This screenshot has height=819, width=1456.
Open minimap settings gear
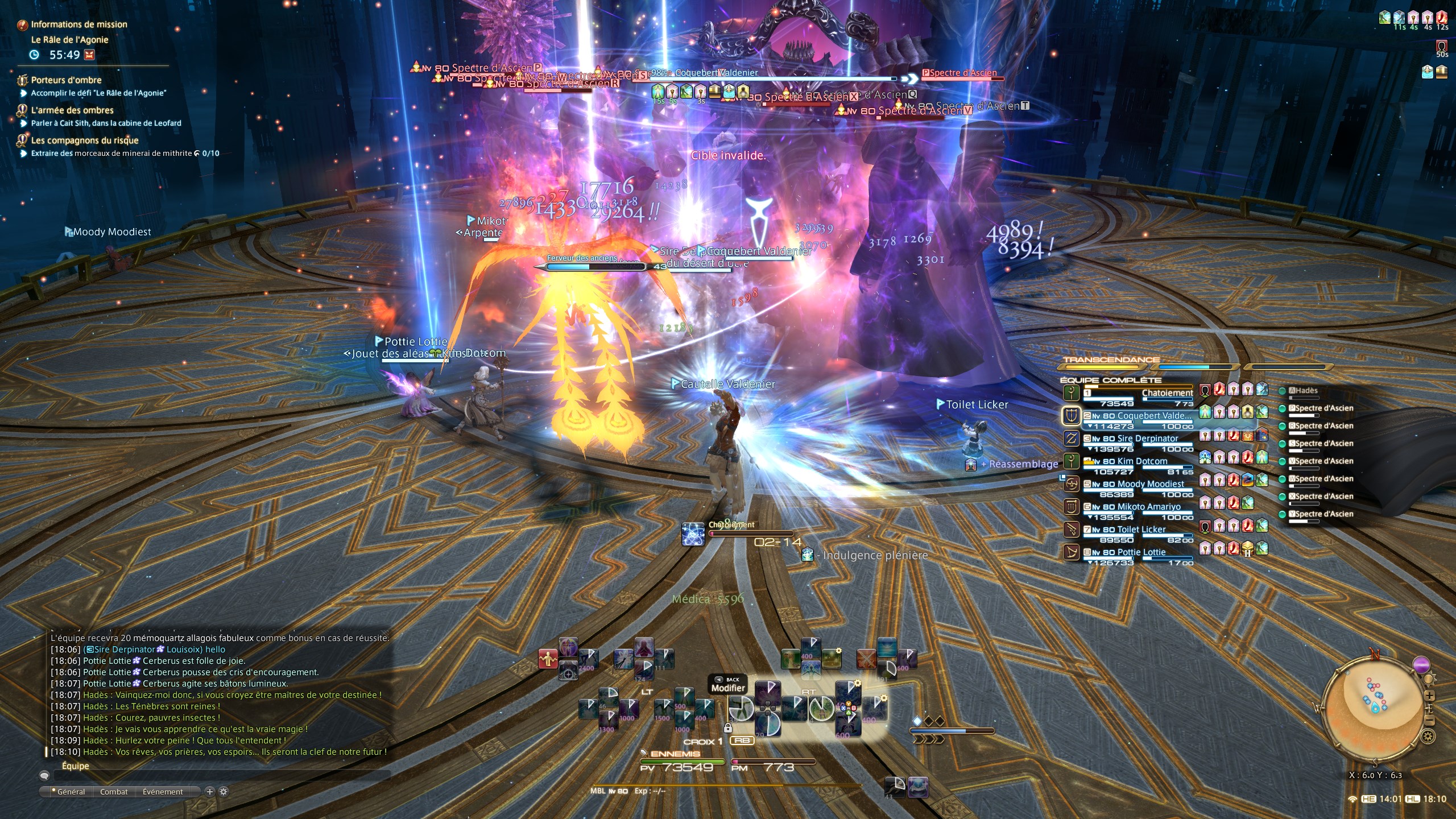pyautogui.click(x=1428, y=737)
